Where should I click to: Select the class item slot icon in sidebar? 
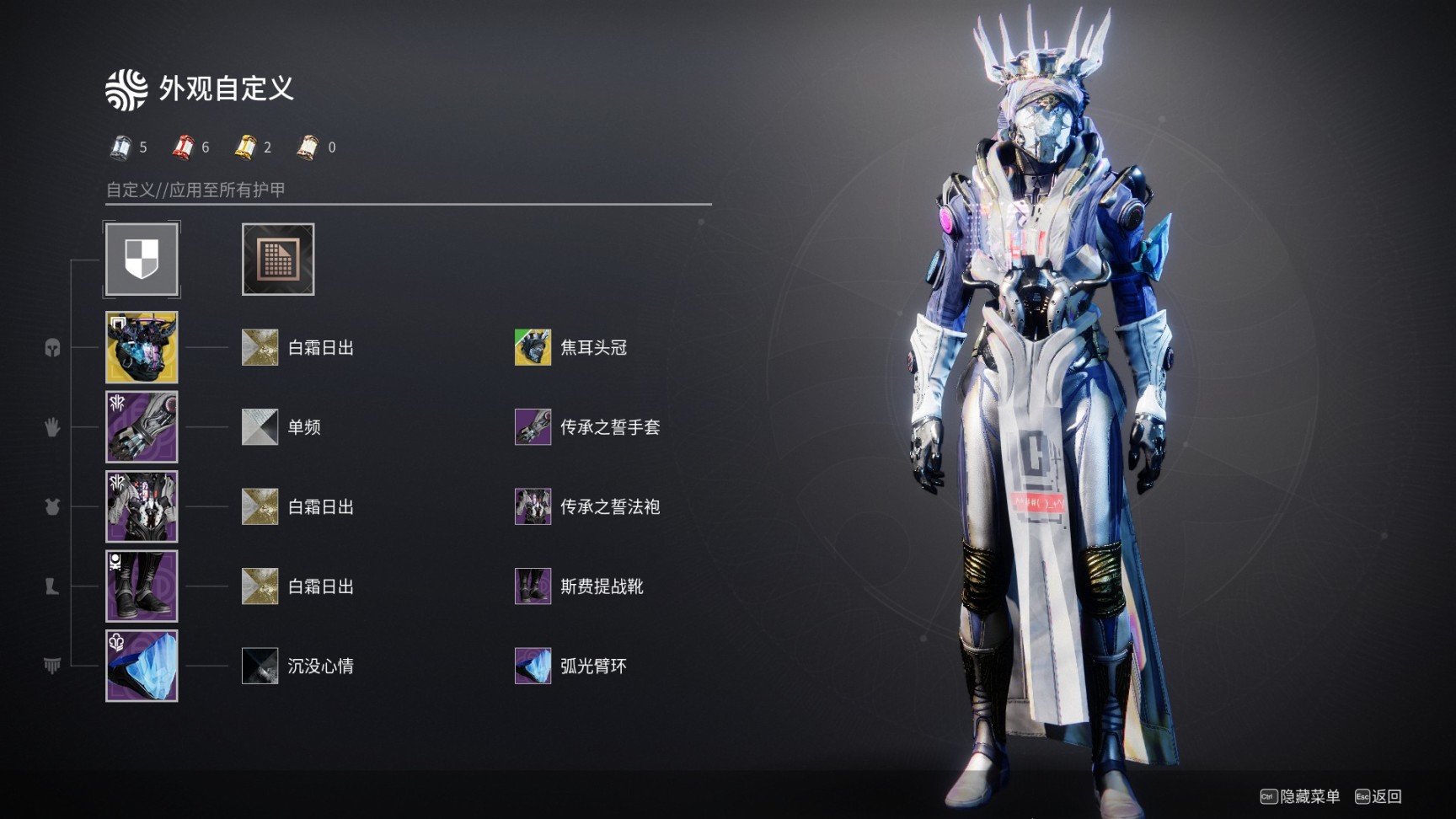point(52,666)
